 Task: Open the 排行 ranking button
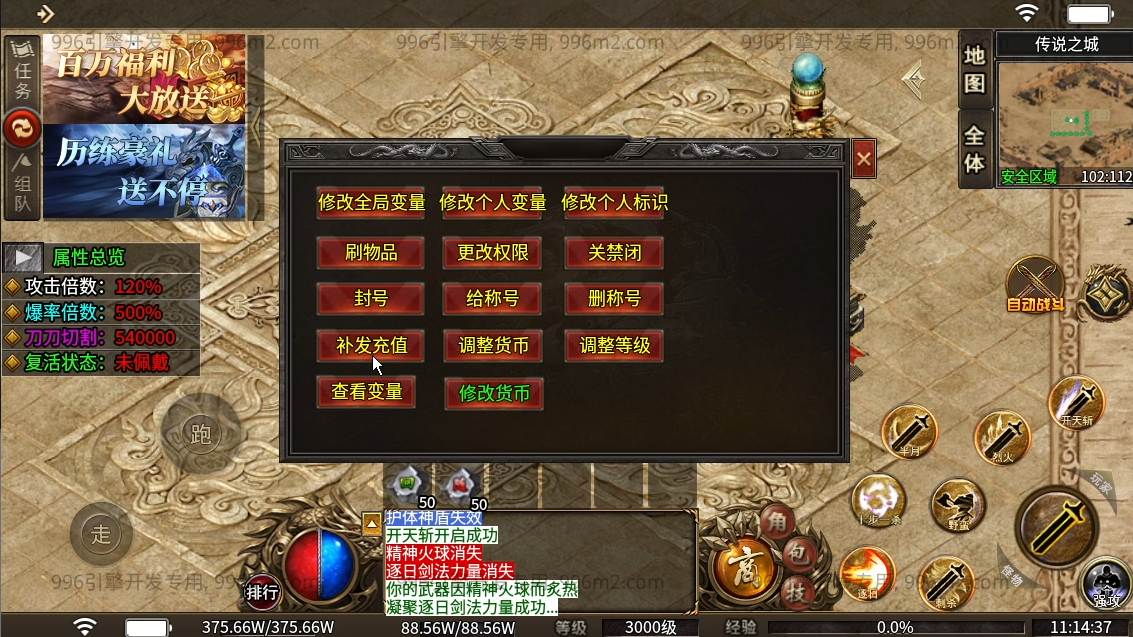263,592
